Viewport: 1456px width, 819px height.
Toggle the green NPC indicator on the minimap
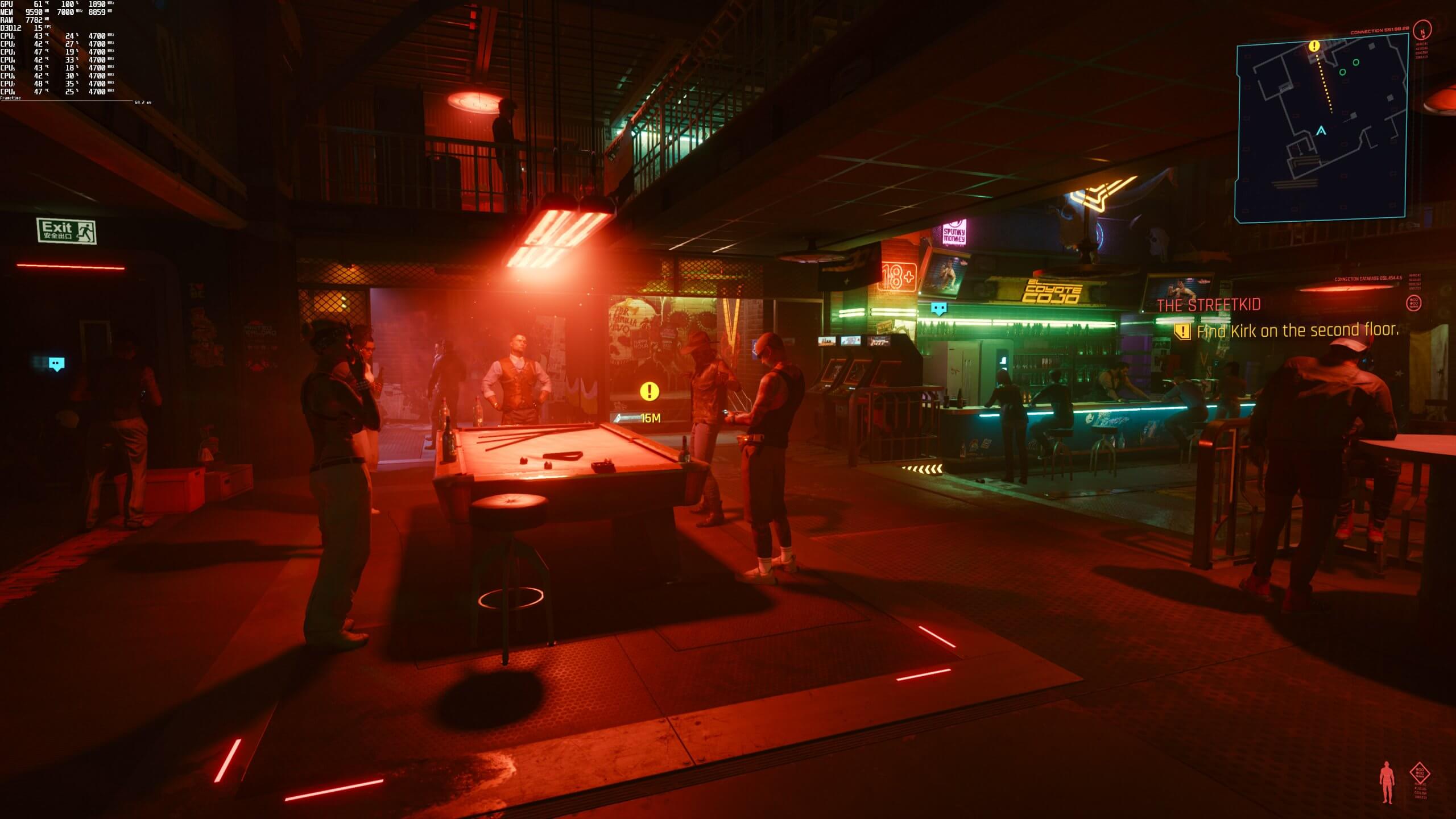coord(1355,63)
